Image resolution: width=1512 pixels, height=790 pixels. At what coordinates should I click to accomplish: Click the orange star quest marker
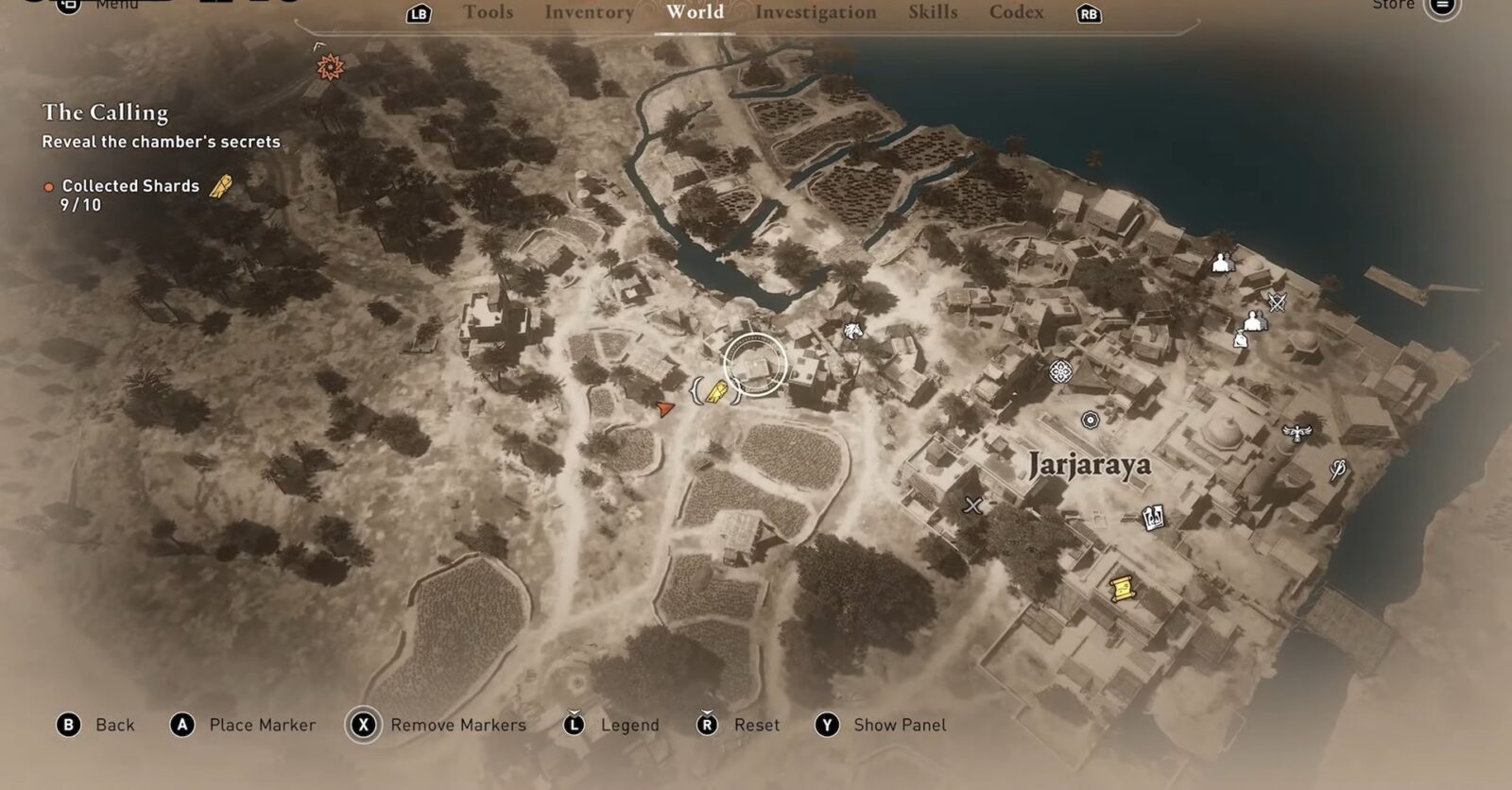330,66
